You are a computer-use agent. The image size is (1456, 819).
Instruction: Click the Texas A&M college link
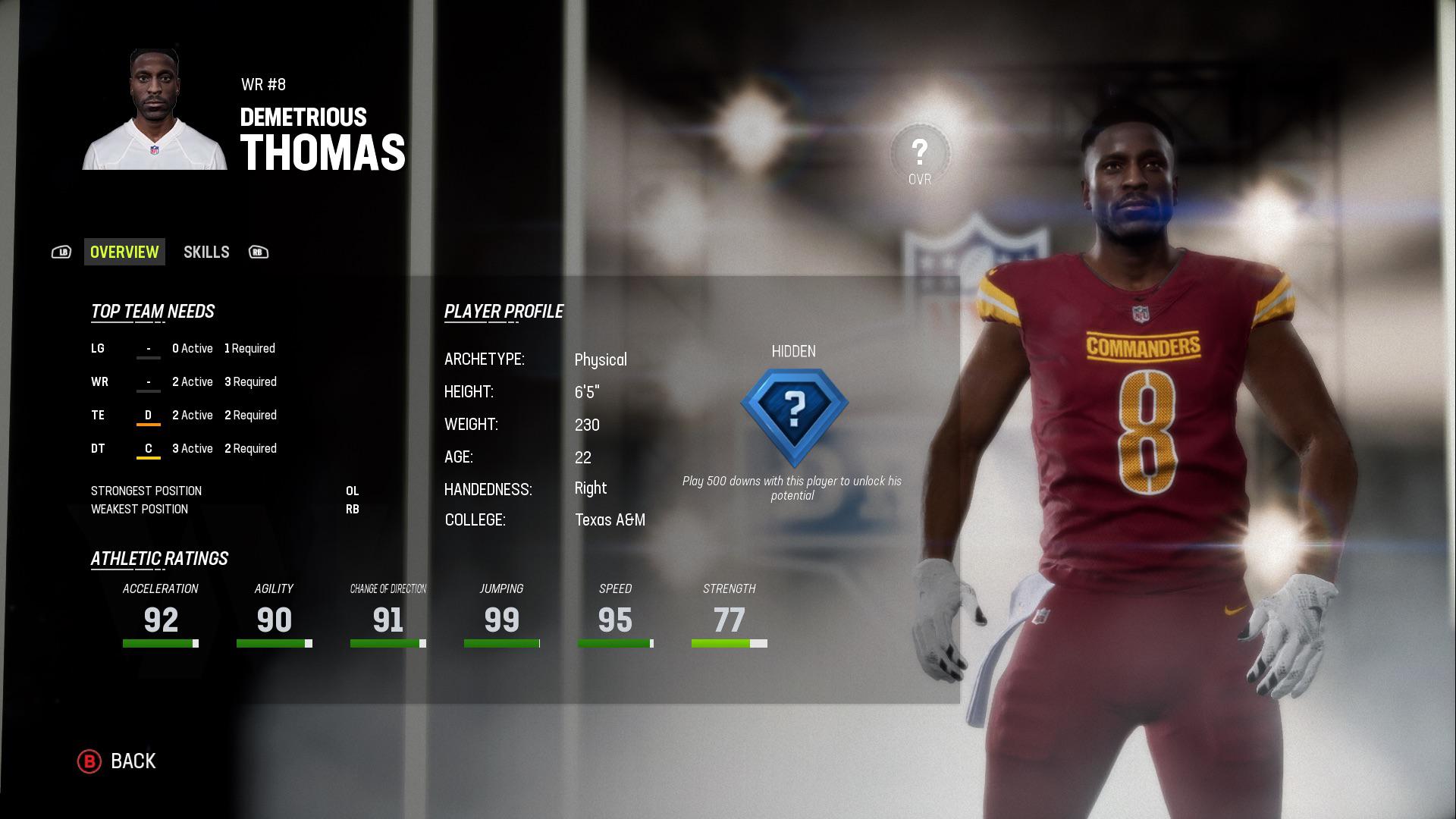coord(610,520)
